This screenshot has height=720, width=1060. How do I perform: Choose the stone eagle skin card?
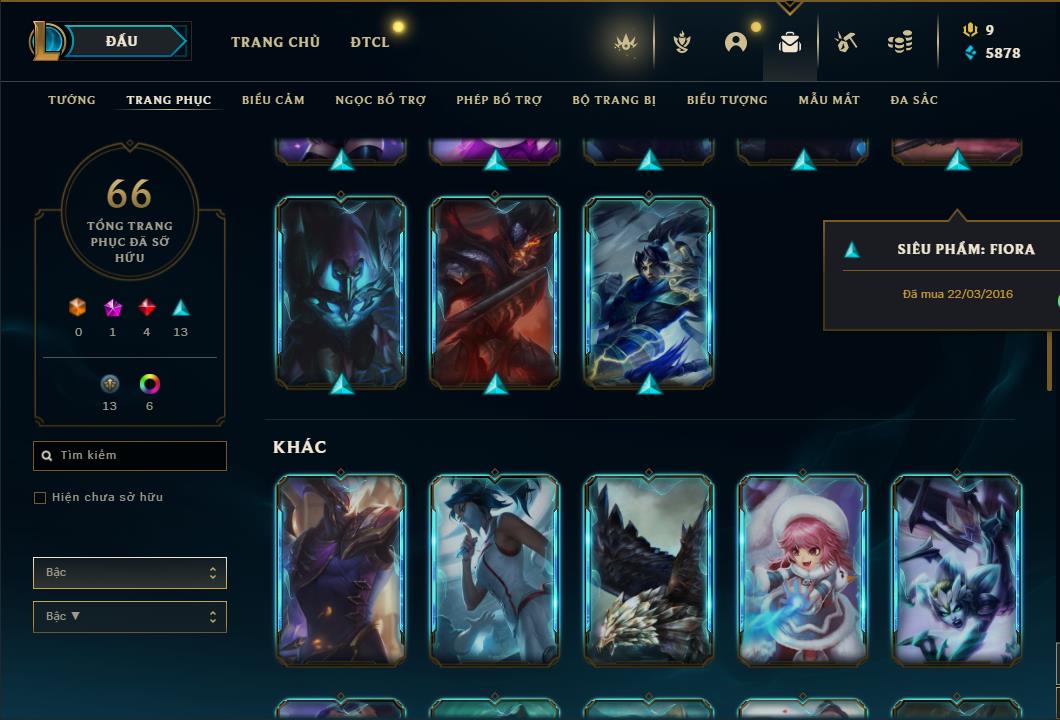pyautogui.click(x=649, y=570)
